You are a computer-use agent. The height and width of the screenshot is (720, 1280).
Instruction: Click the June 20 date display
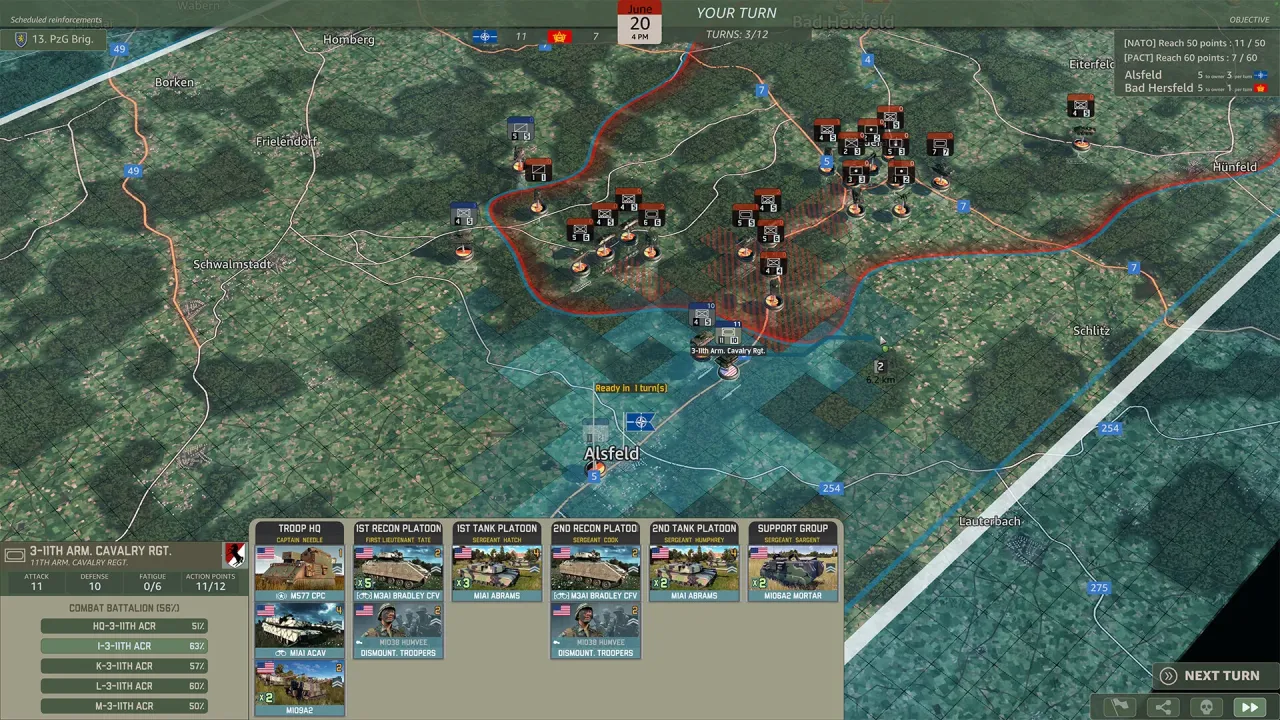point(640,22)
